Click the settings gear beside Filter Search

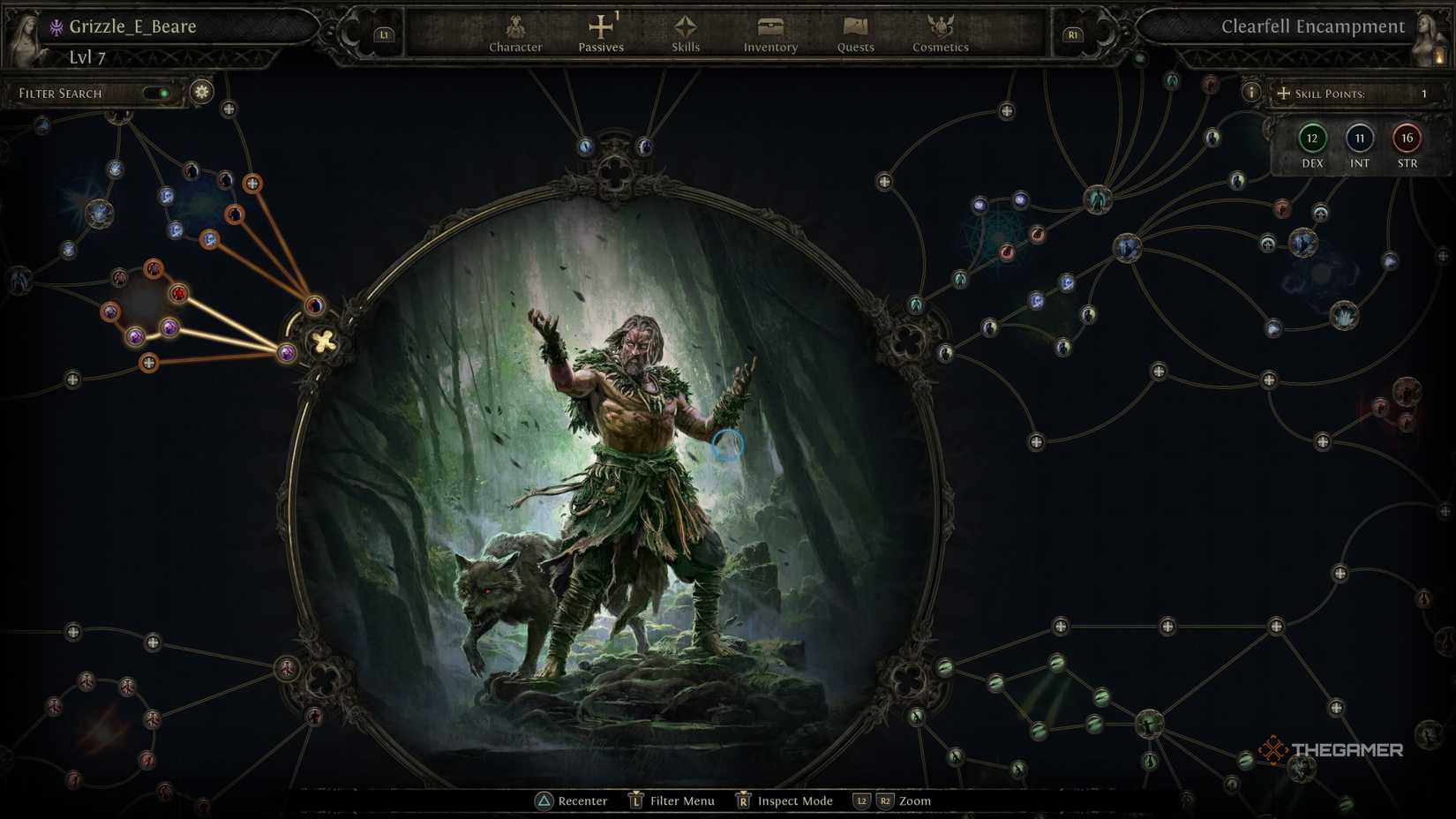[x=201, y=92]
